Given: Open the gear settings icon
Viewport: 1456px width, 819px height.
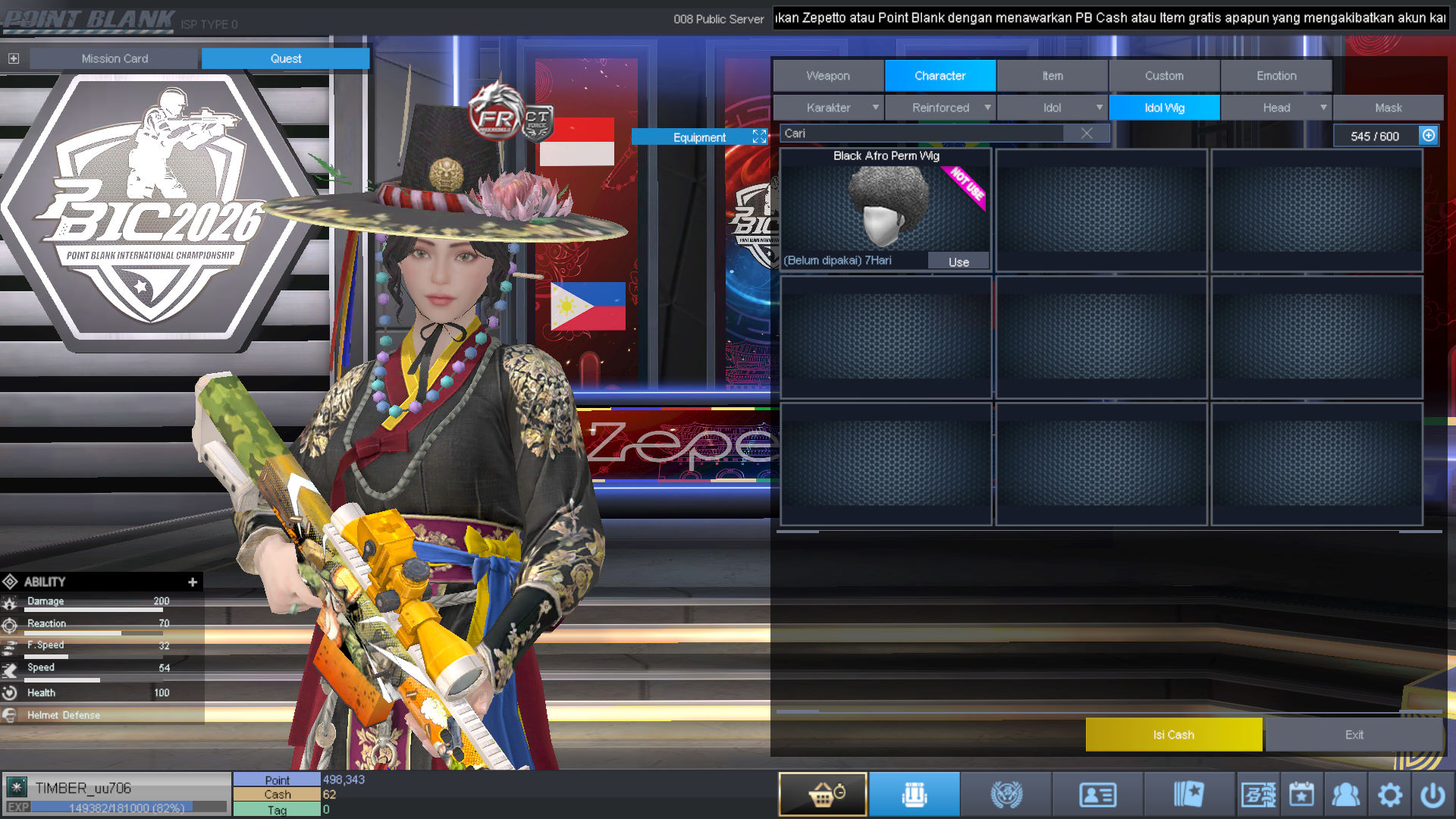Looking at the screenshot, I should click(1389, 795).
